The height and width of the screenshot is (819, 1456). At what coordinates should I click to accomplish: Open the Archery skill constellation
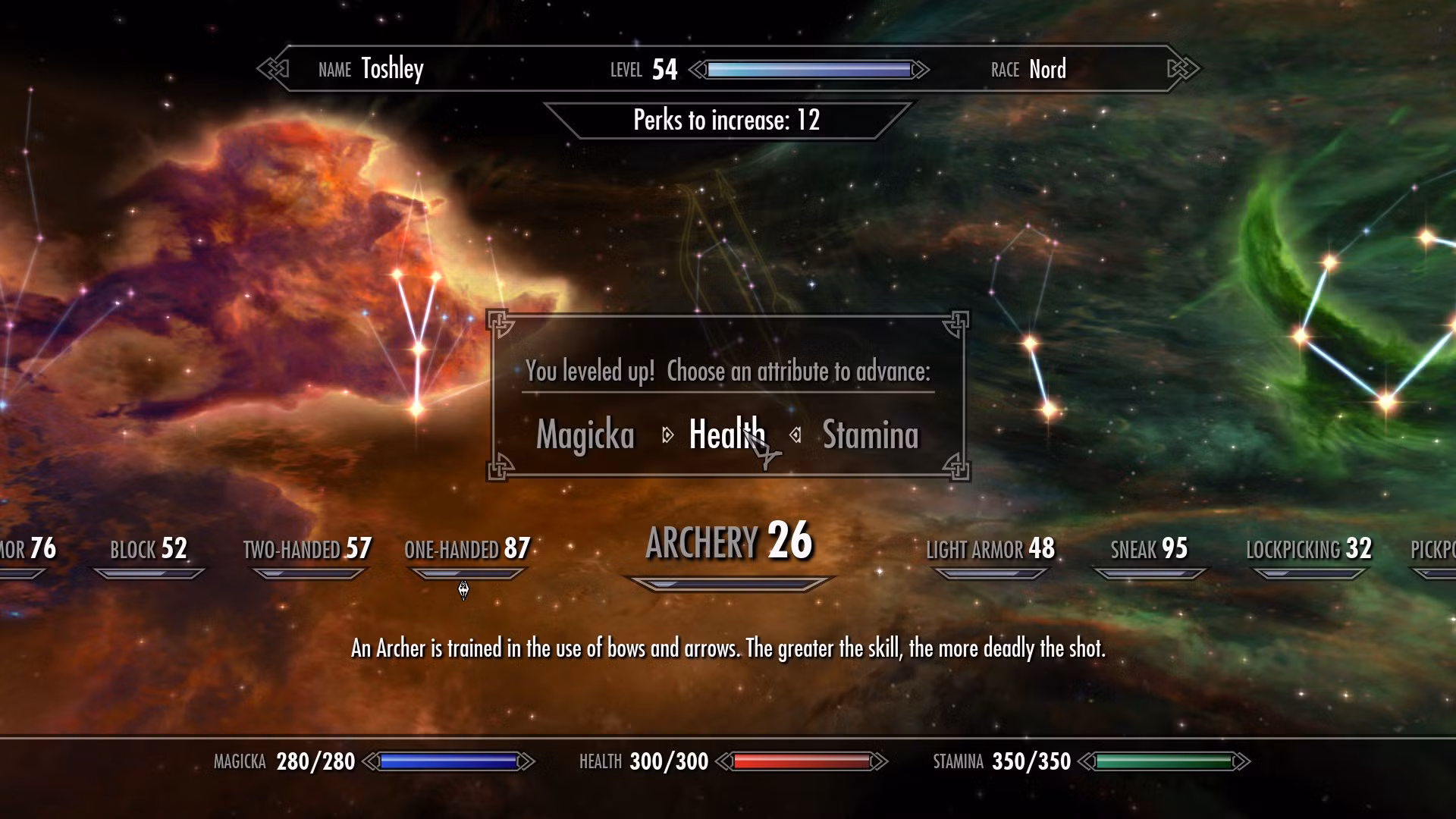tap(728, 541)
